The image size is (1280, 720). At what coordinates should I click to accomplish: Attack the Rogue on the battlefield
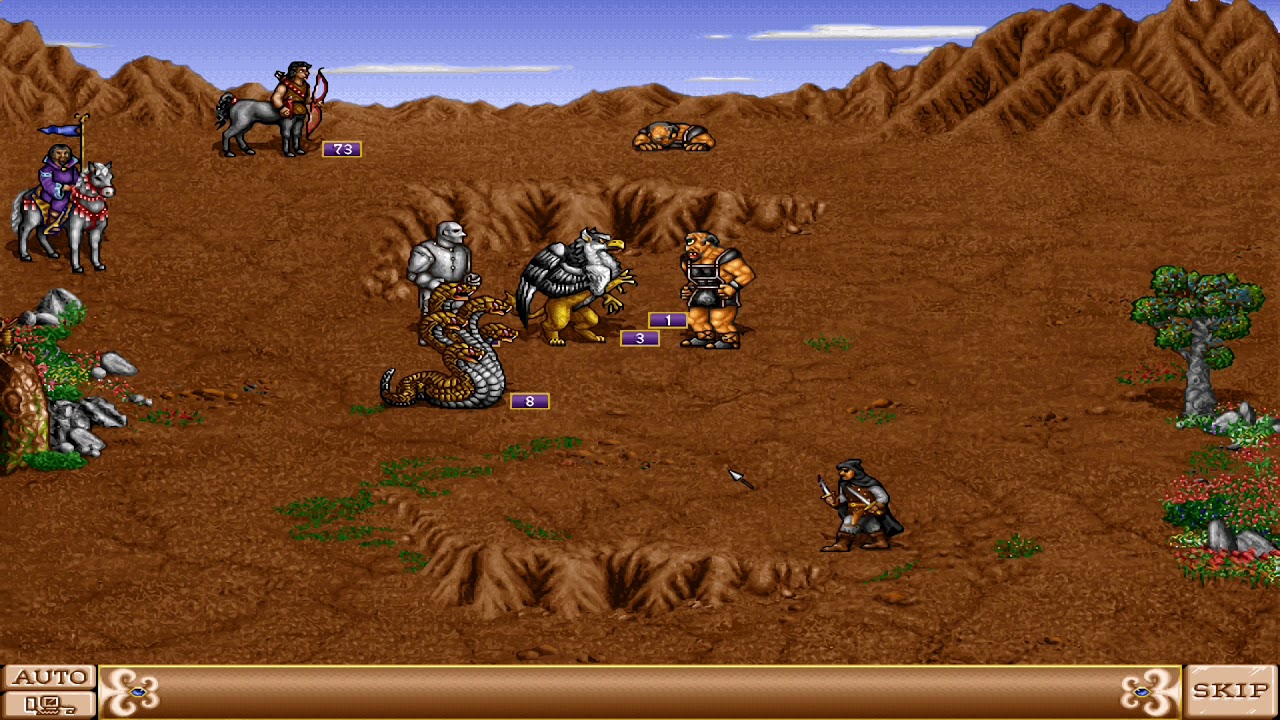click(x=855, y=505)
